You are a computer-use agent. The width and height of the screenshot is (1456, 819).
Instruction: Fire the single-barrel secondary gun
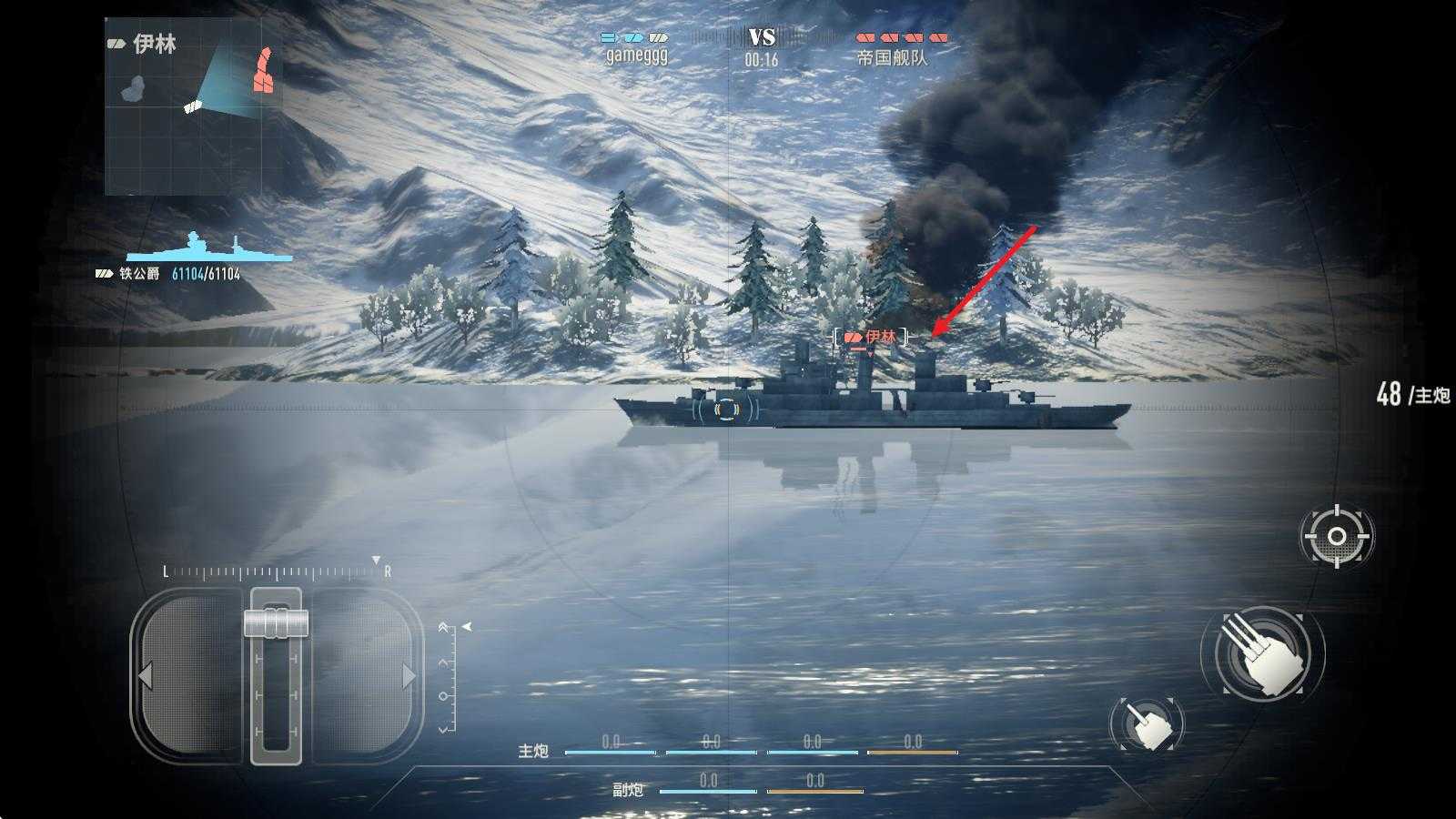[x=1148, y=722]
